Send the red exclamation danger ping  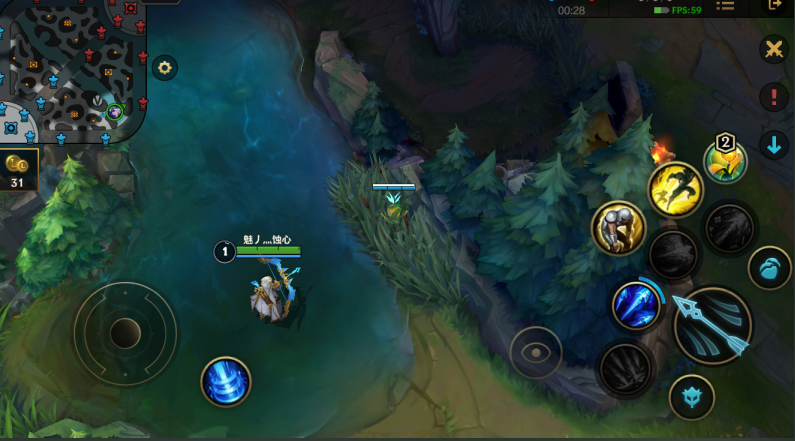tap(773, 97)
